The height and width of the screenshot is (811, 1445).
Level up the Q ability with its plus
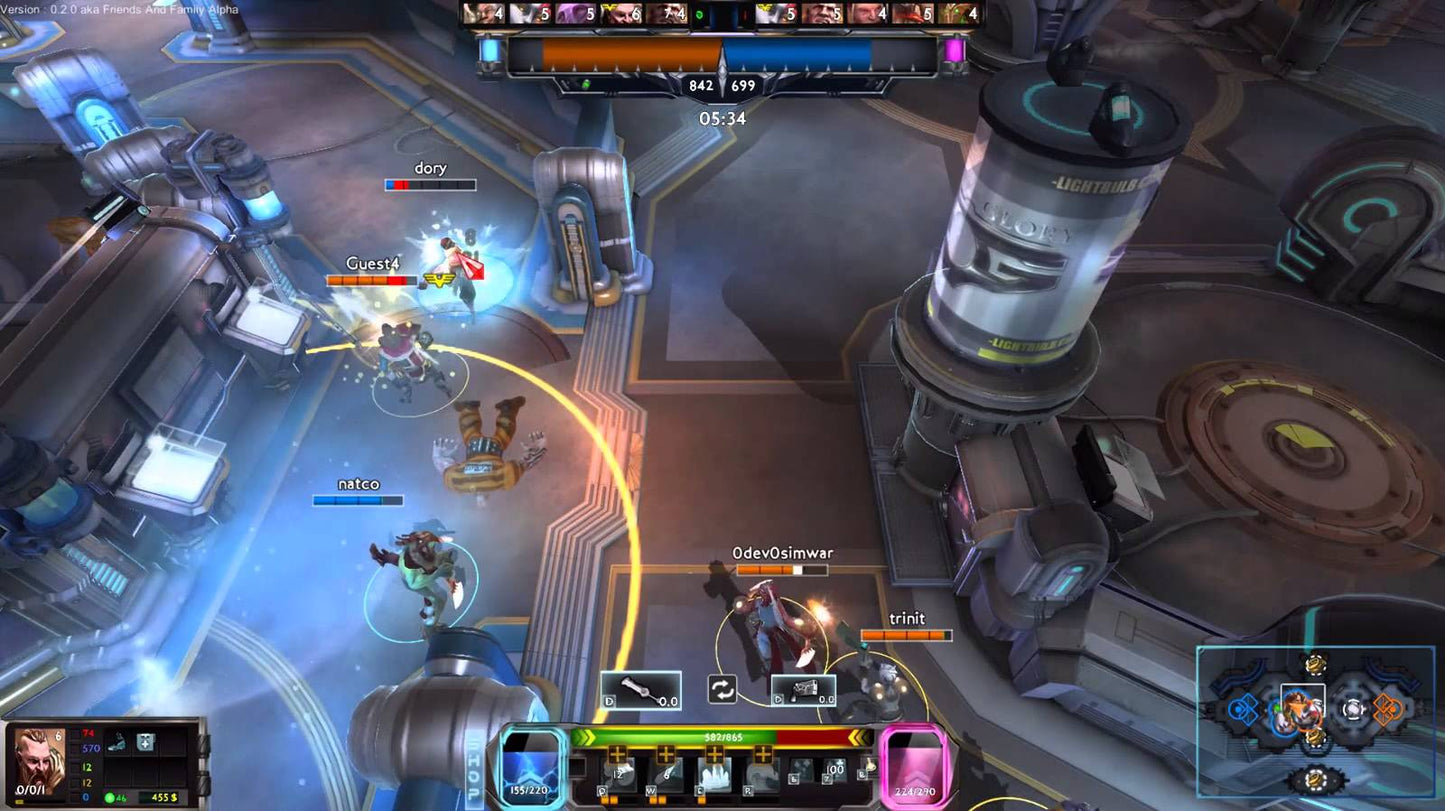point(618,754)
